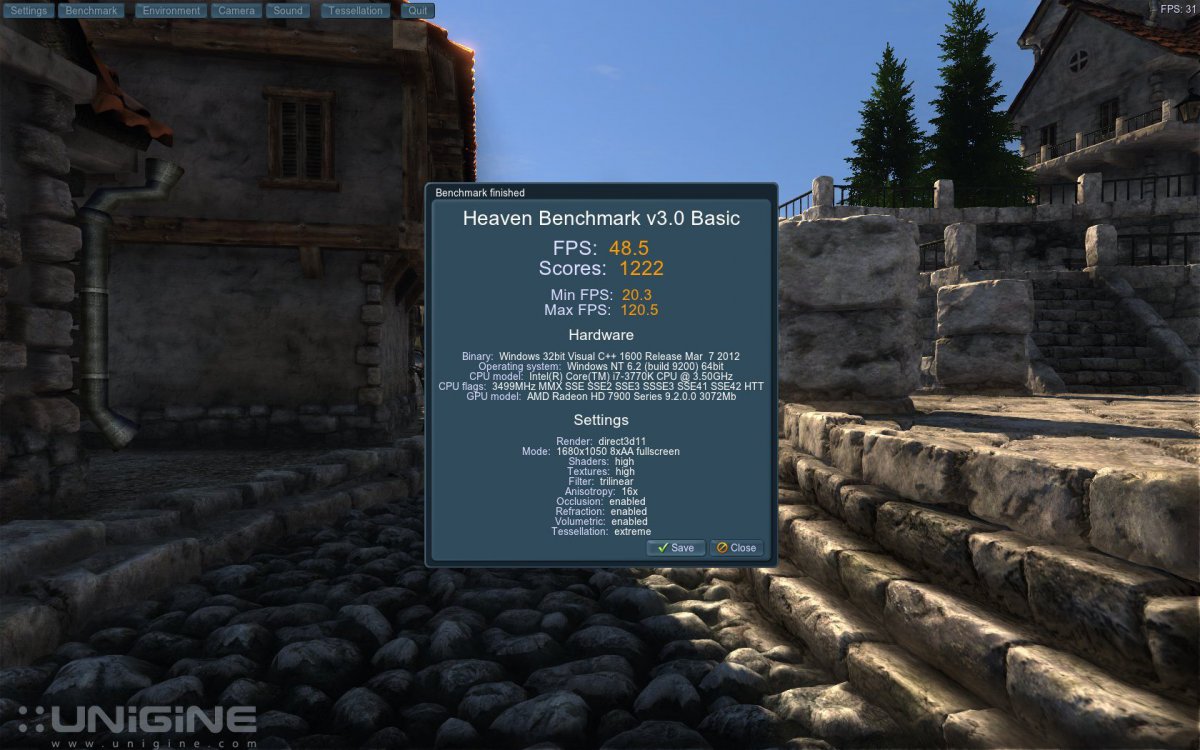Open the Camera options
Viewport: 1200px width, 750px height.
(237, 11)
